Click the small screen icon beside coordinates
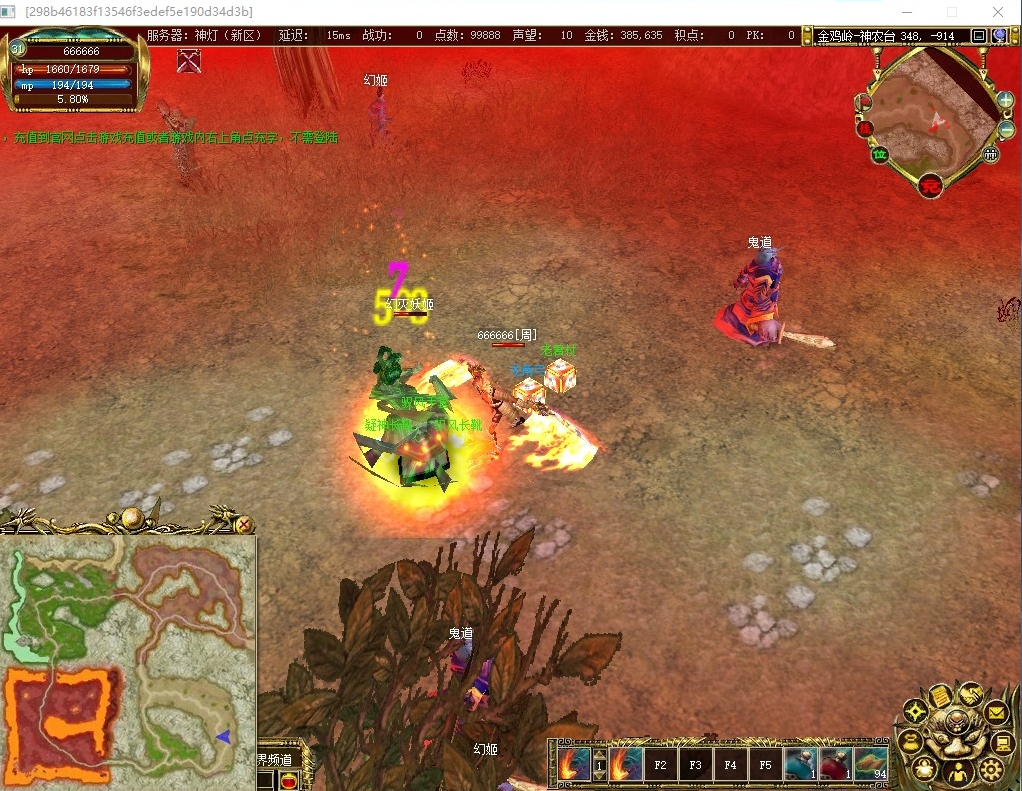Image resolution: width=1022 pixels, height=791 pixels. [x=978, y=36]
